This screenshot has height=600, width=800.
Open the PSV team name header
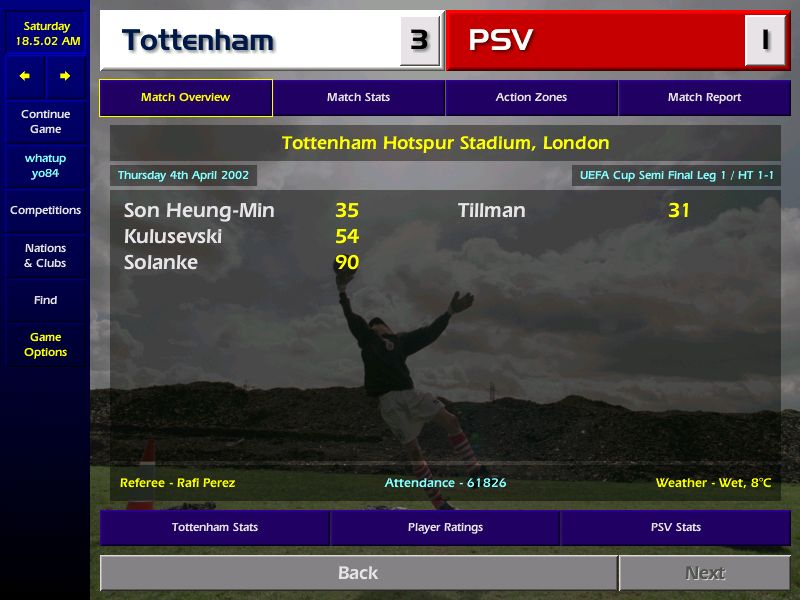(x=501, y=41)
